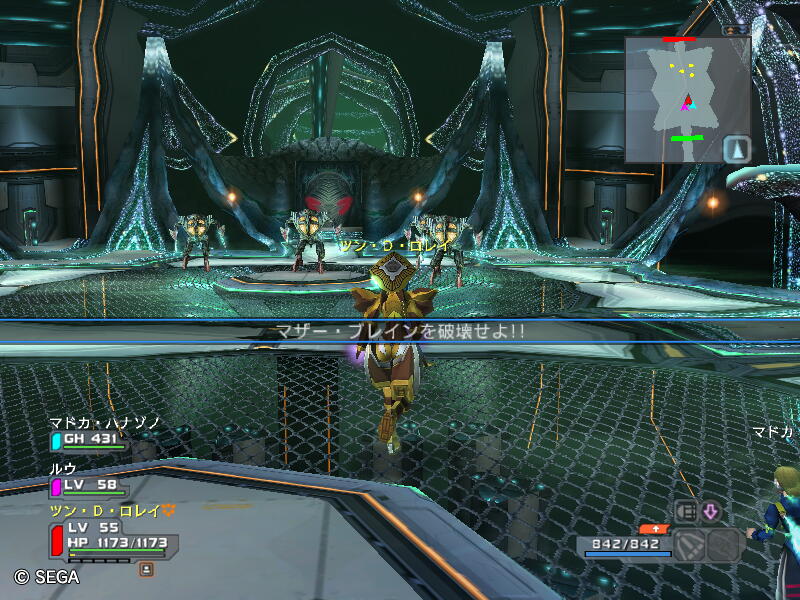Click the orange up-arrow tab above PP gauge
The width and height of the screenshot is (800, 600).
tap(655, 528)
